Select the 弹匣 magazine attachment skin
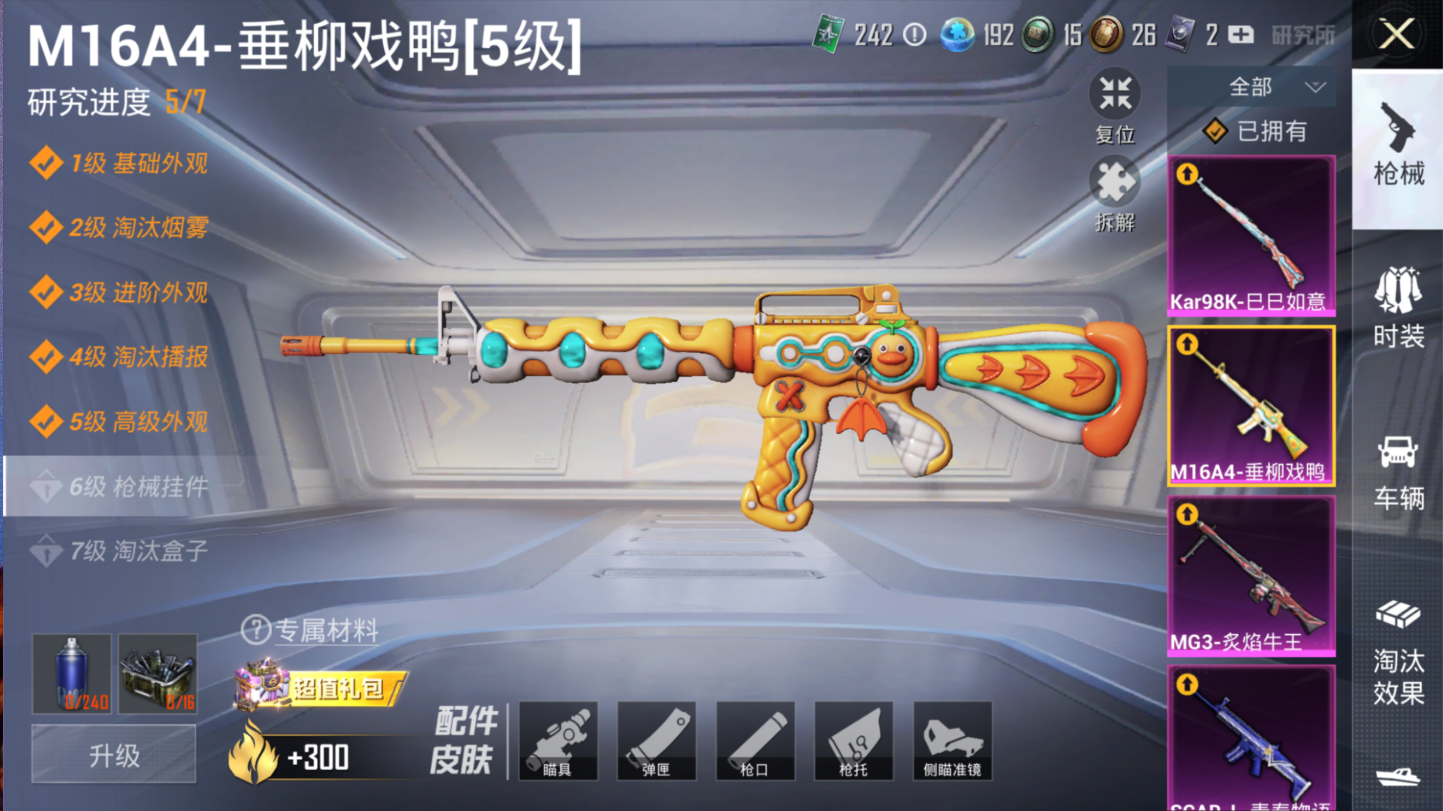 click(x=656, y=741)
